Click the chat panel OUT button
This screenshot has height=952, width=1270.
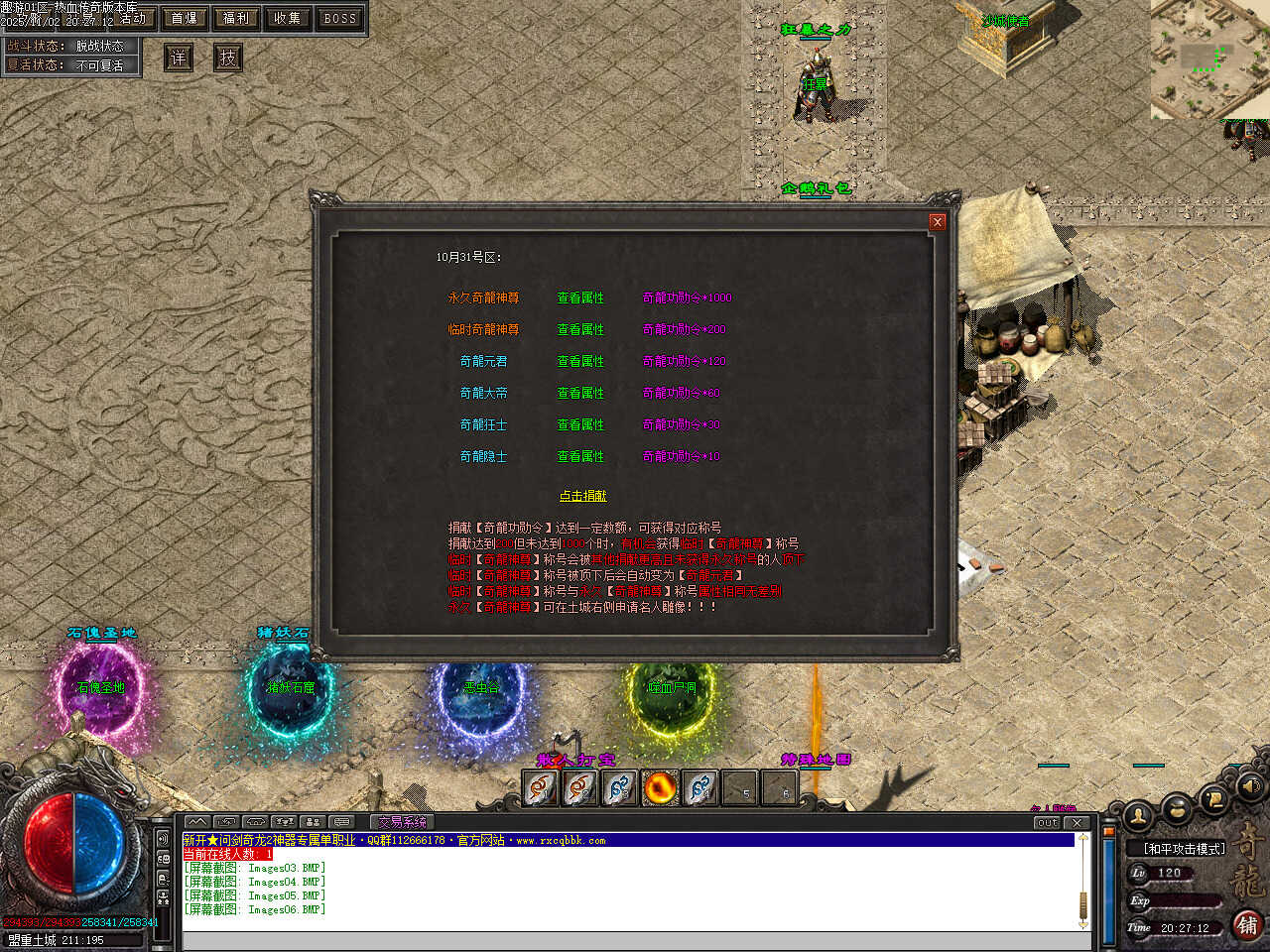pos(1048,822)
